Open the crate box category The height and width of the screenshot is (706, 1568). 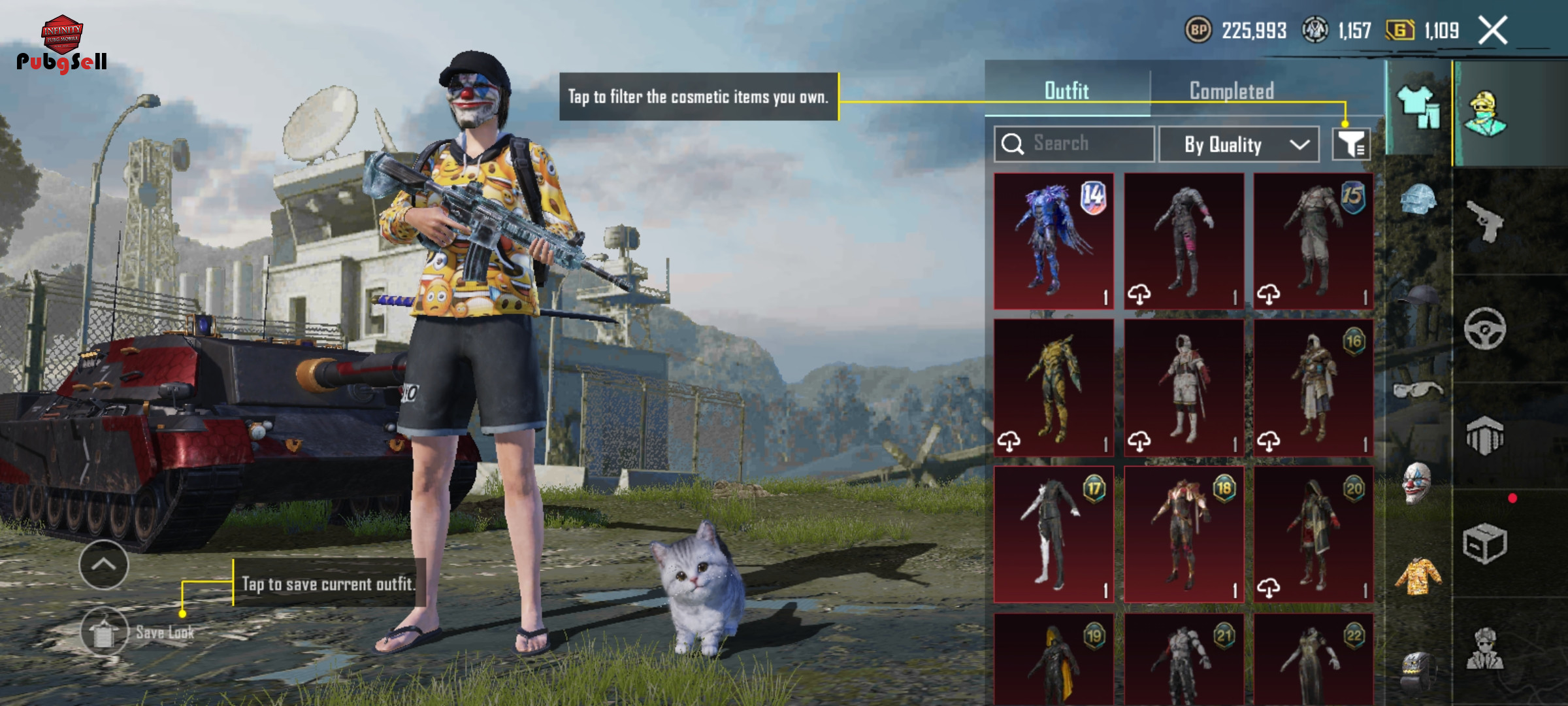1484,543
